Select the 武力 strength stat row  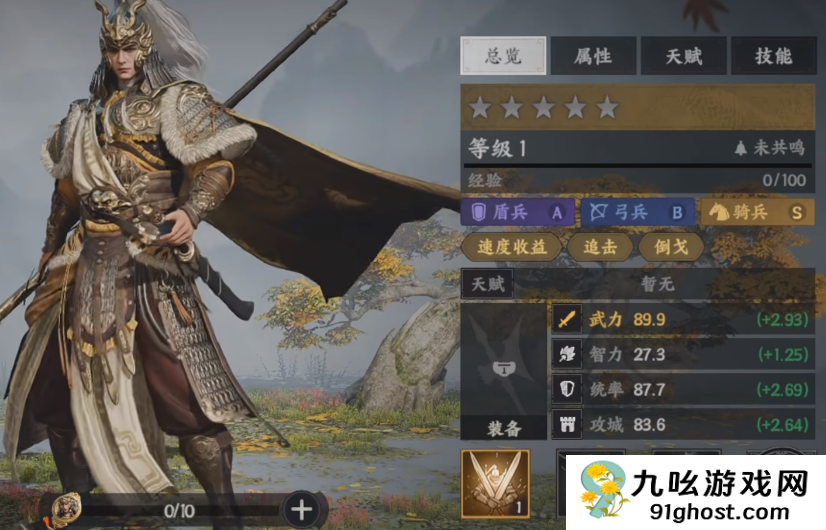[x=682, y=320]
